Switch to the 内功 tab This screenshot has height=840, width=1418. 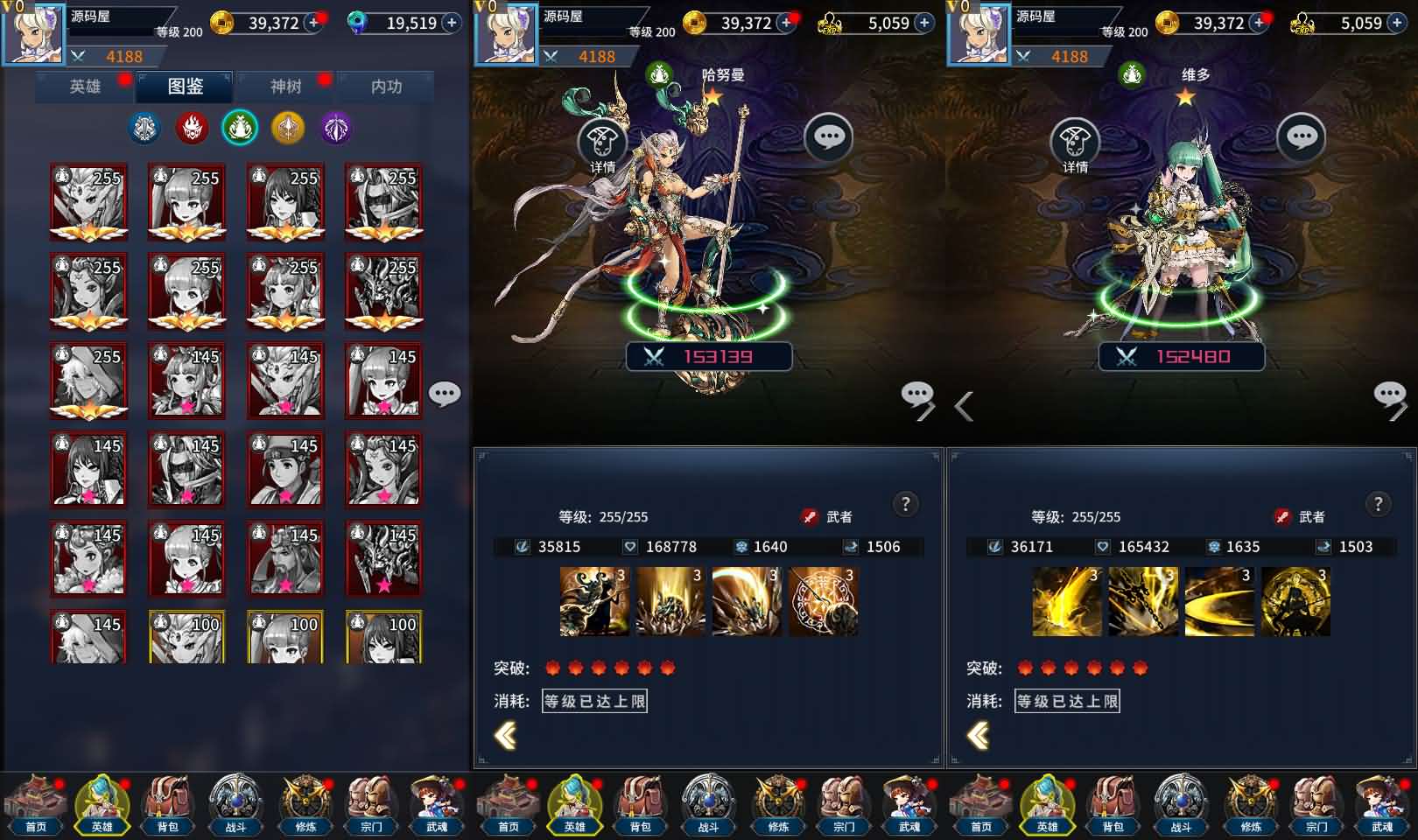coord(386,87)
